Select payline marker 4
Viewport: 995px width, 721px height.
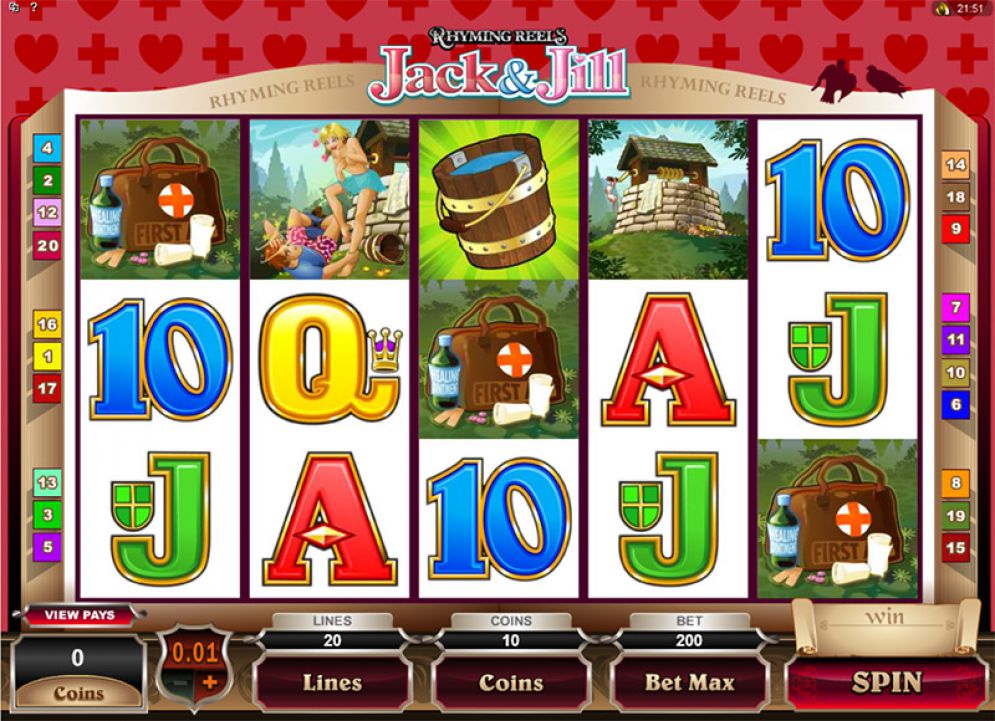point(47,149)
